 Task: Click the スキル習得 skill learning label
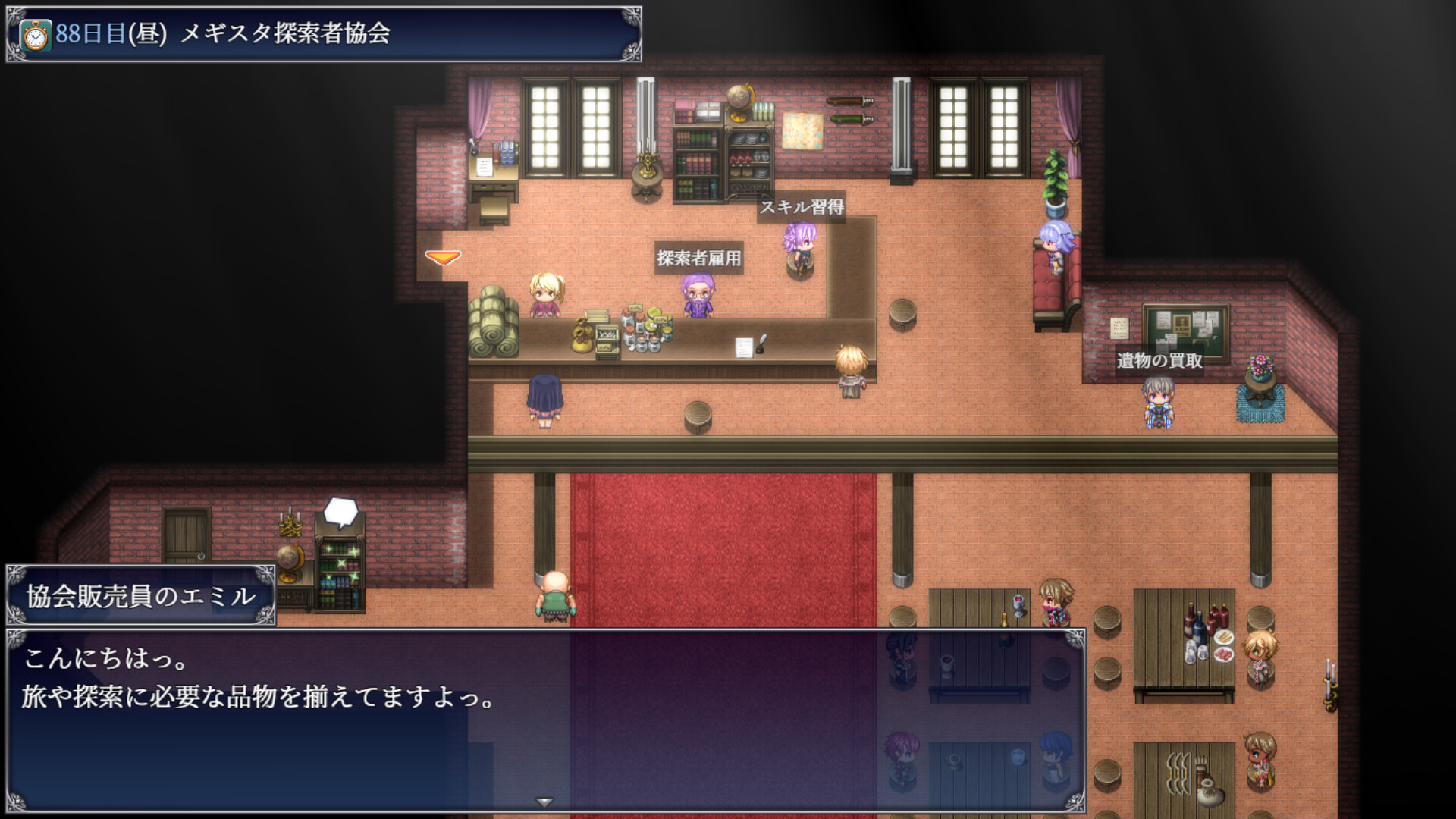pyautogui.click(x=805, y=206)
